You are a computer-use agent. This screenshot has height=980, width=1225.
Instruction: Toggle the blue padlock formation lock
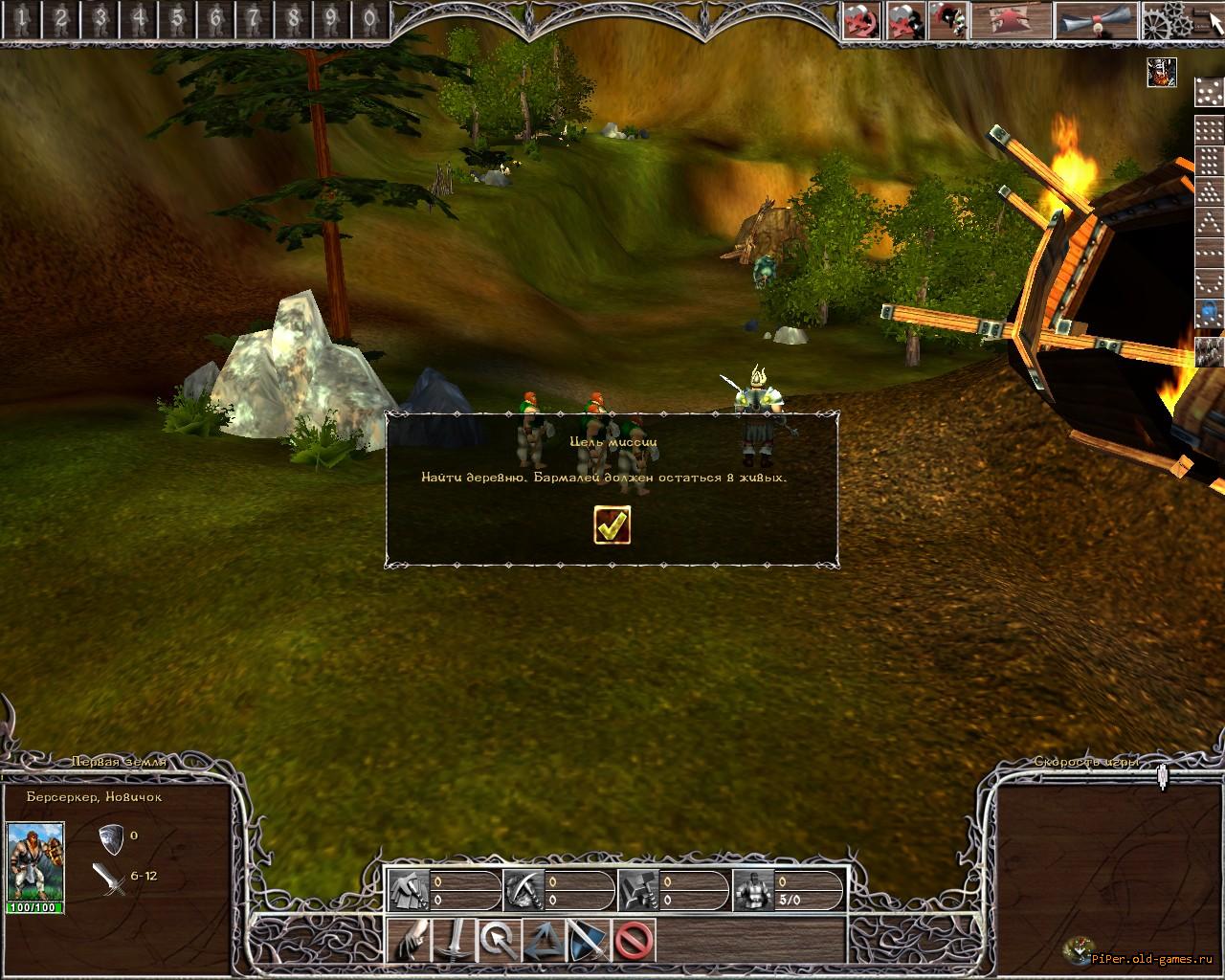[x=1210, y=312]
